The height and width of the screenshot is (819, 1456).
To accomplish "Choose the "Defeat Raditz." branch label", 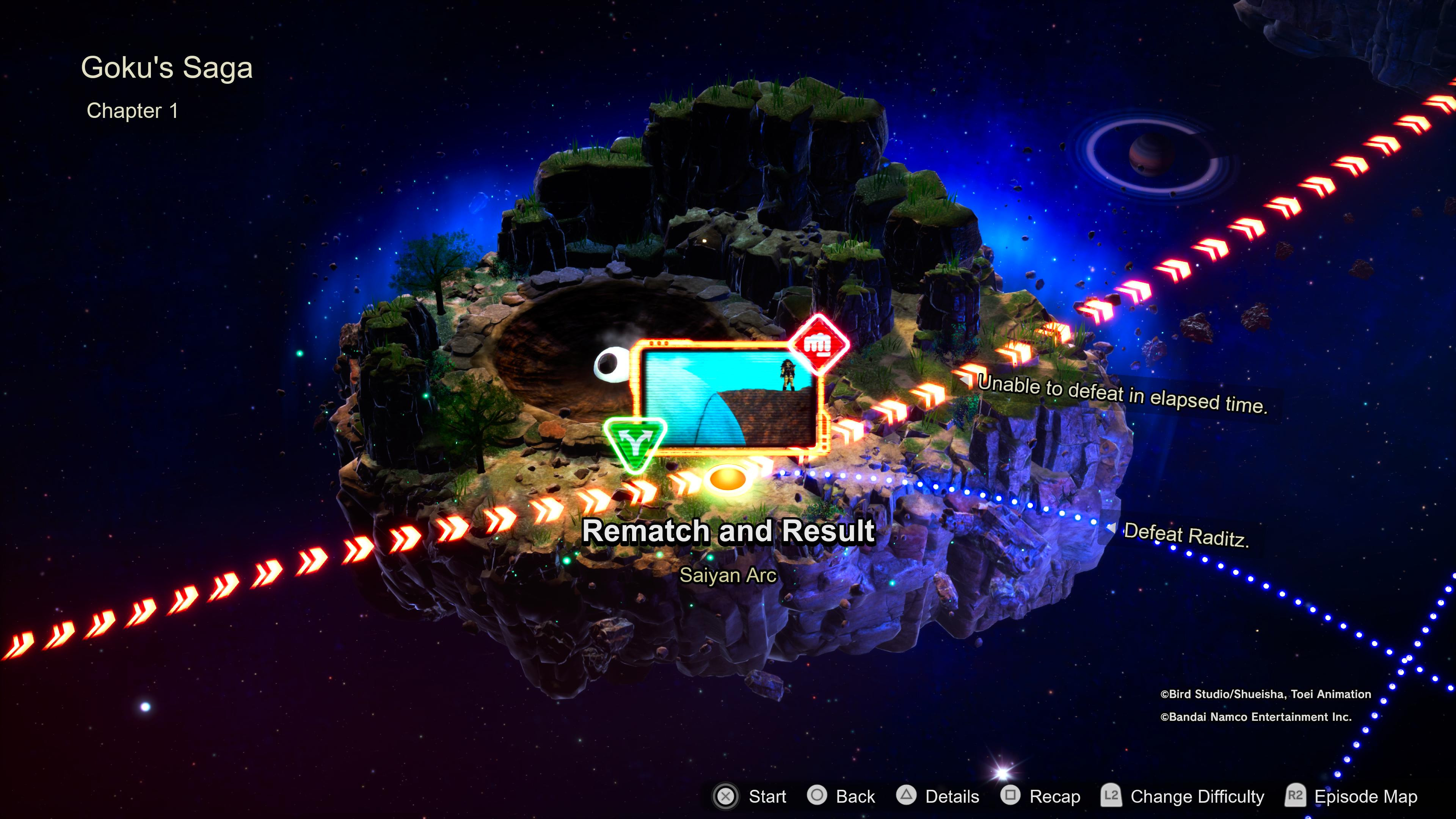I will click(x=1185, y=535).
